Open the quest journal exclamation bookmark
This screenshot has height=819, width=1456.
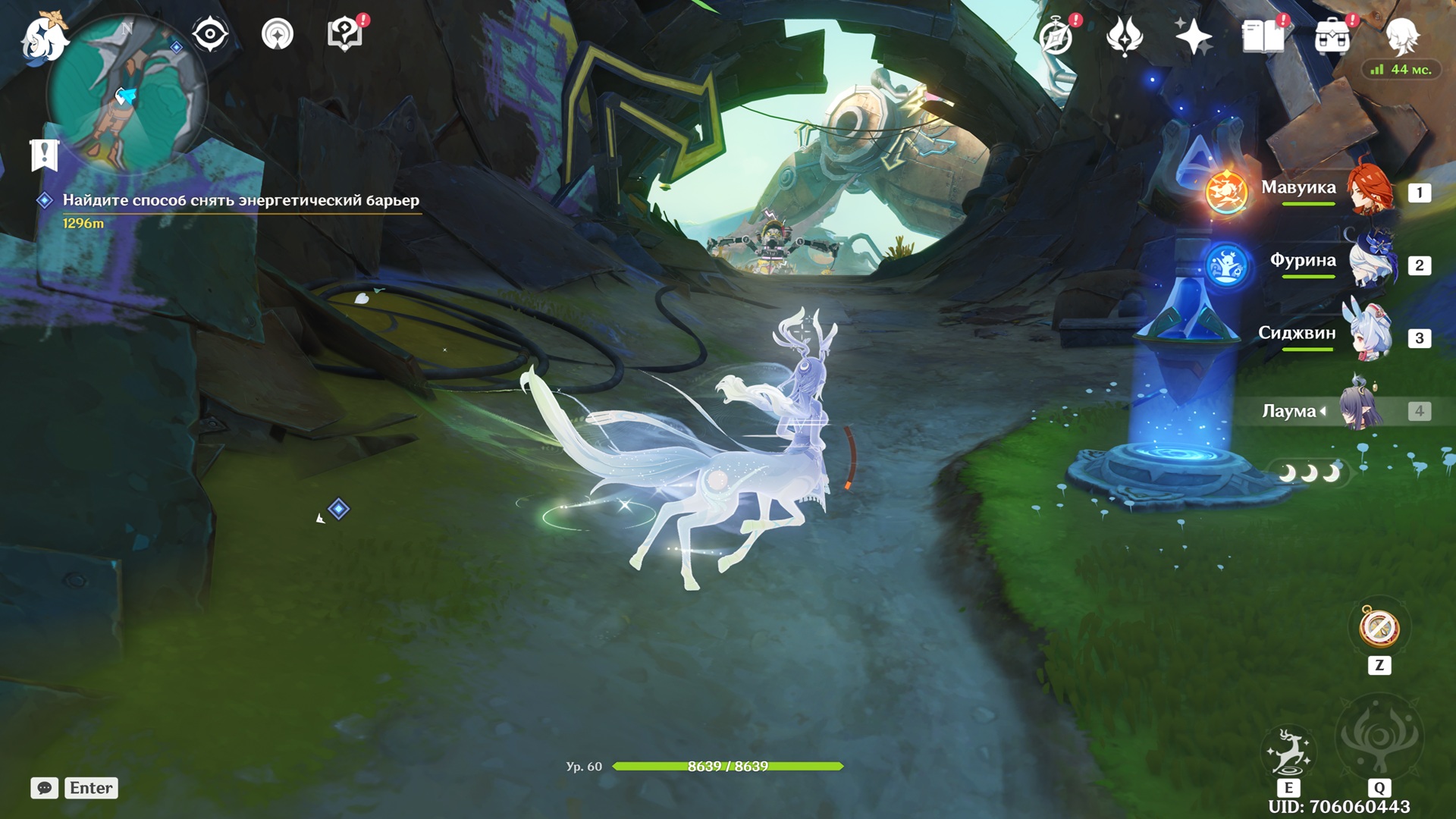44,155
